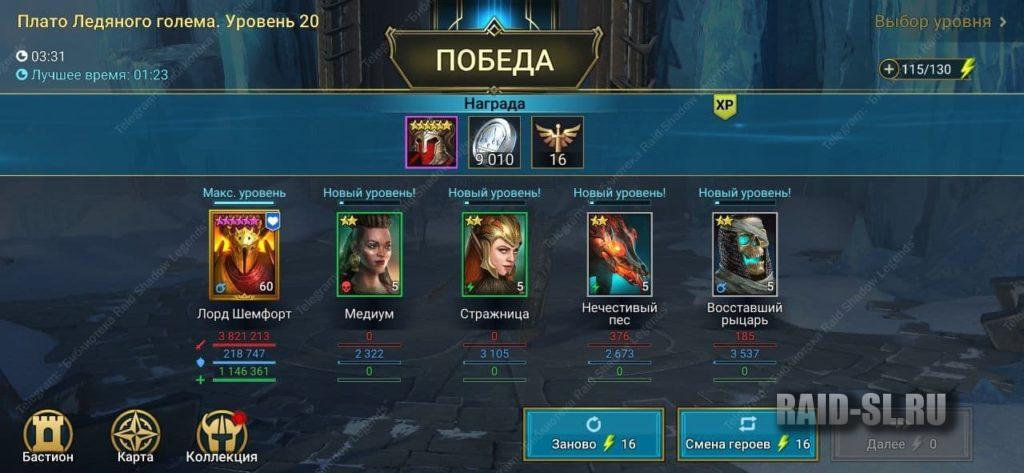Go to the Бастион
The width and height of the screenshot is (1024, 473).
click(x=48, y=438)
